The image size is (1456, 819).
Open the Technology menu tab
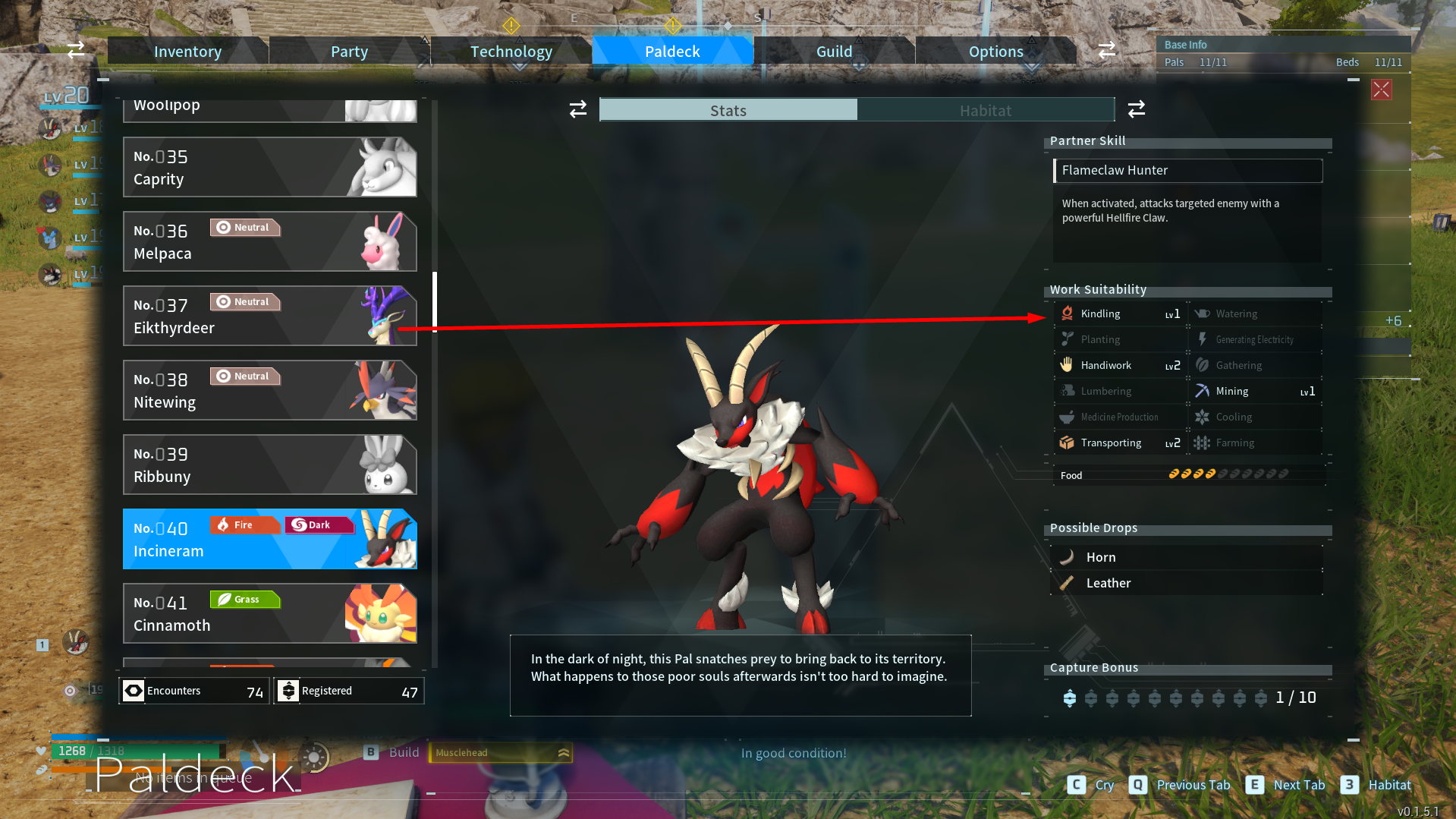tap(511, 51)
